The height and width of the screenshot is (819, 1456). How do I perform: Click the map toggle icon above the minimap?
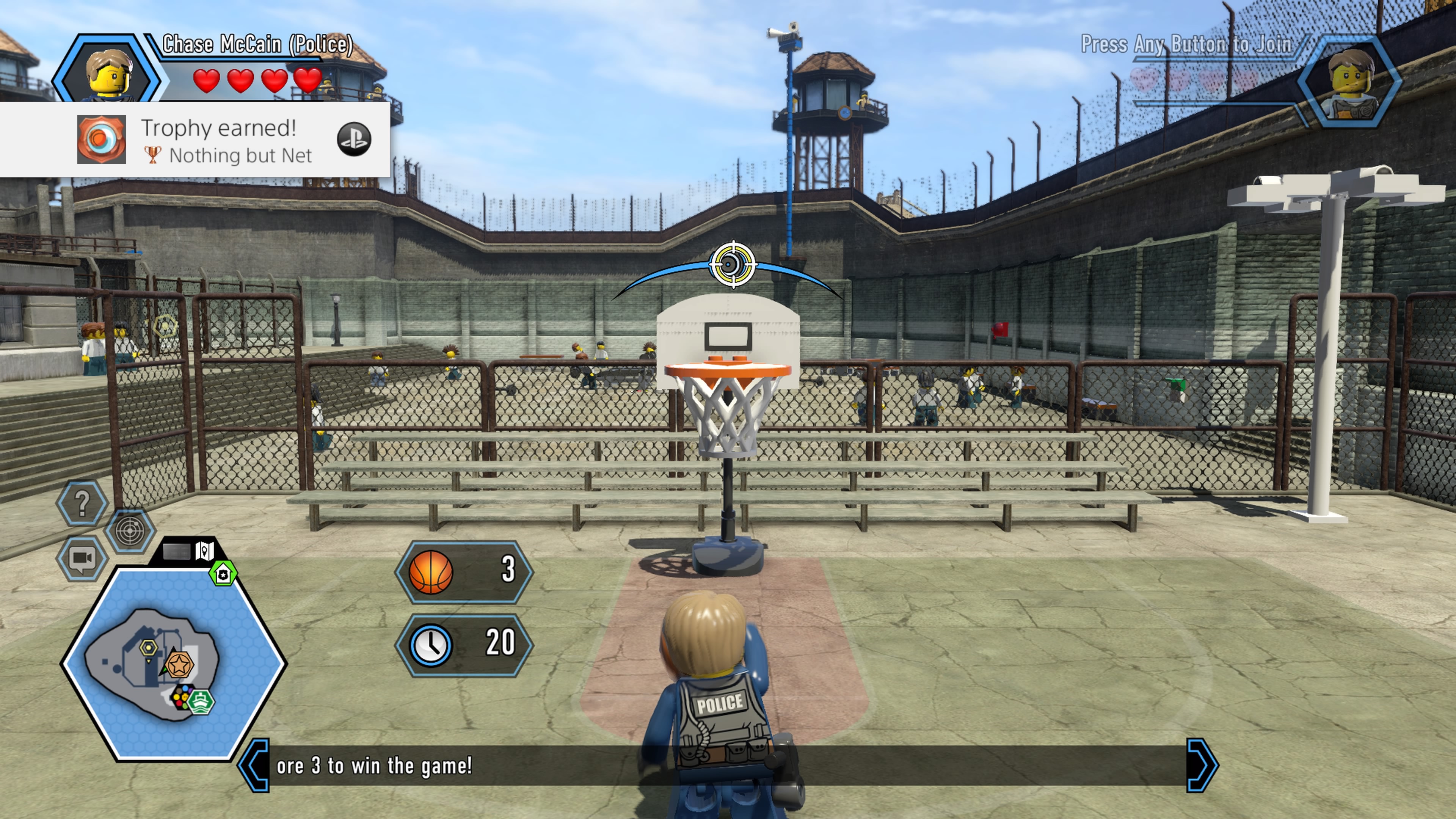coord(205,551)
